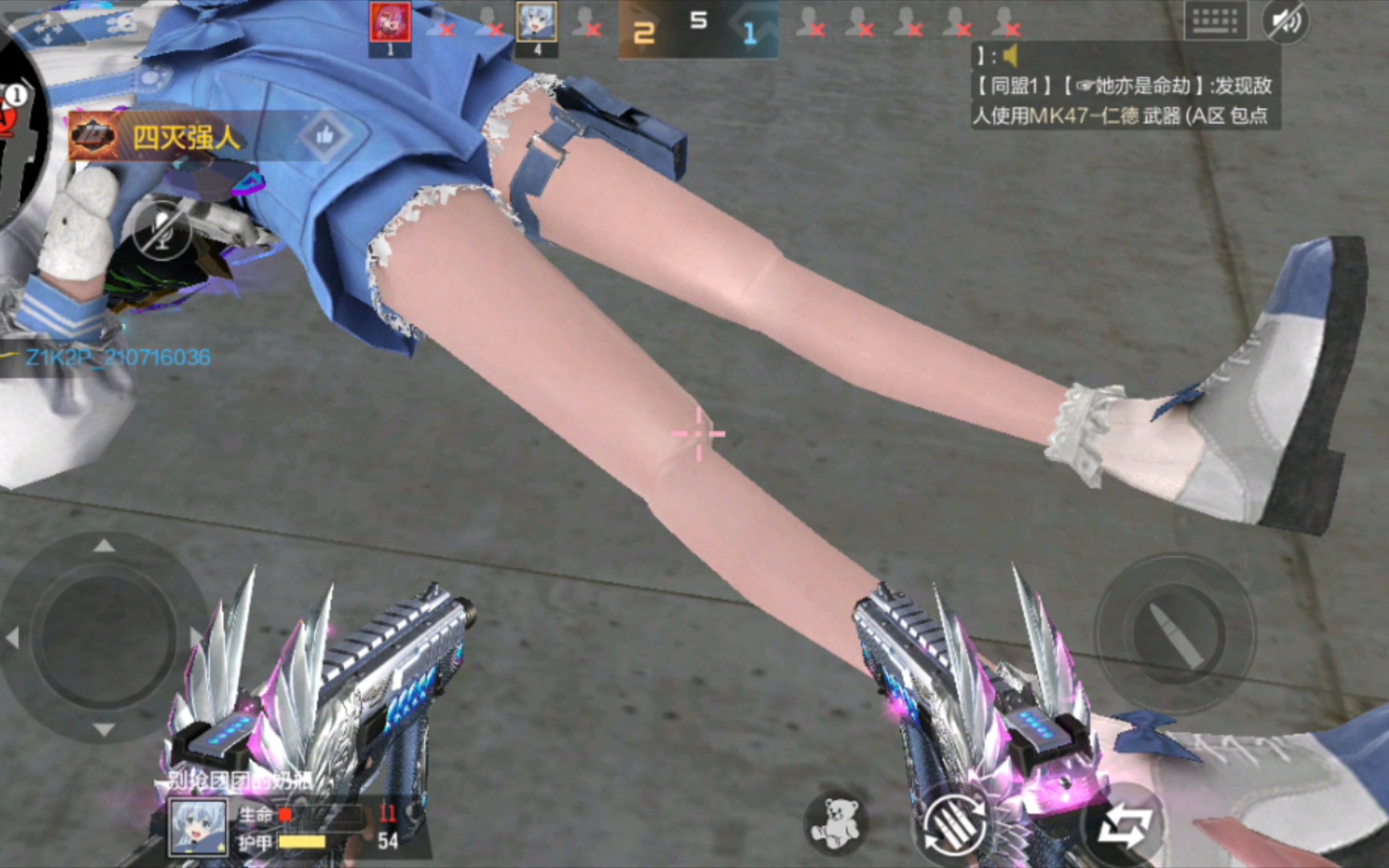1389x868 pixels.
Task: Toggle the muted microphone button
Action: [x=163, y=231]
